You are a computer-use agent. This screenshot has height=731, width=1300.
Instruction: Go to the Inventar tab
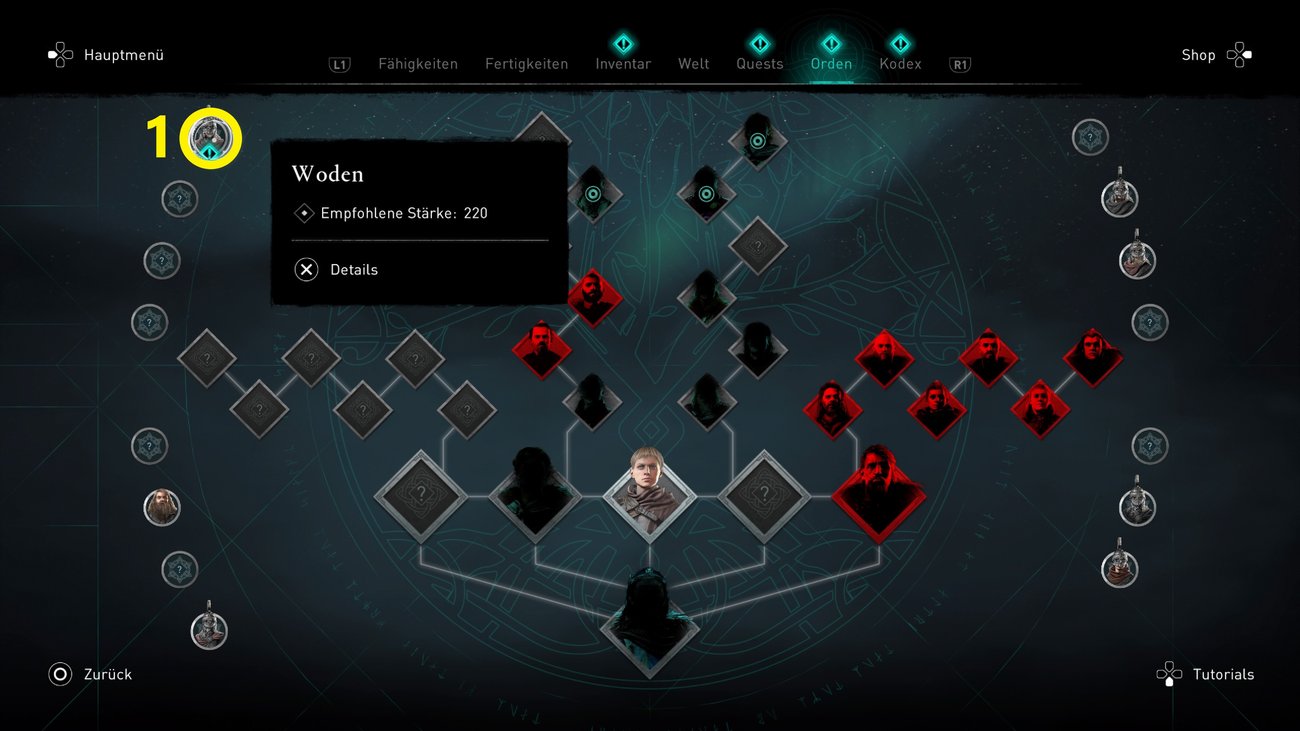tap(623, 64)
